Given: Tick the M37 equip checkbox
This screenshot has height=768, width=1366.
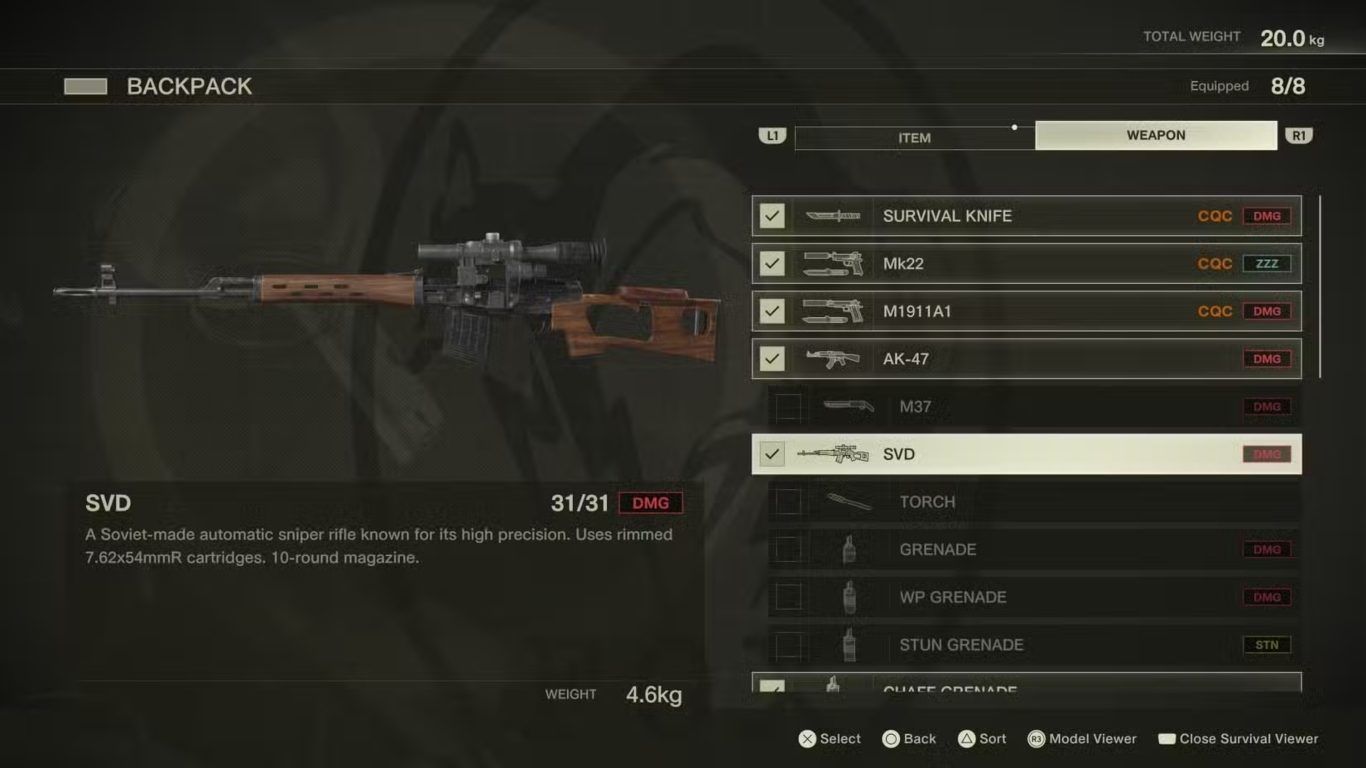Looking at the screenshot, I should [x=788, y=407].
